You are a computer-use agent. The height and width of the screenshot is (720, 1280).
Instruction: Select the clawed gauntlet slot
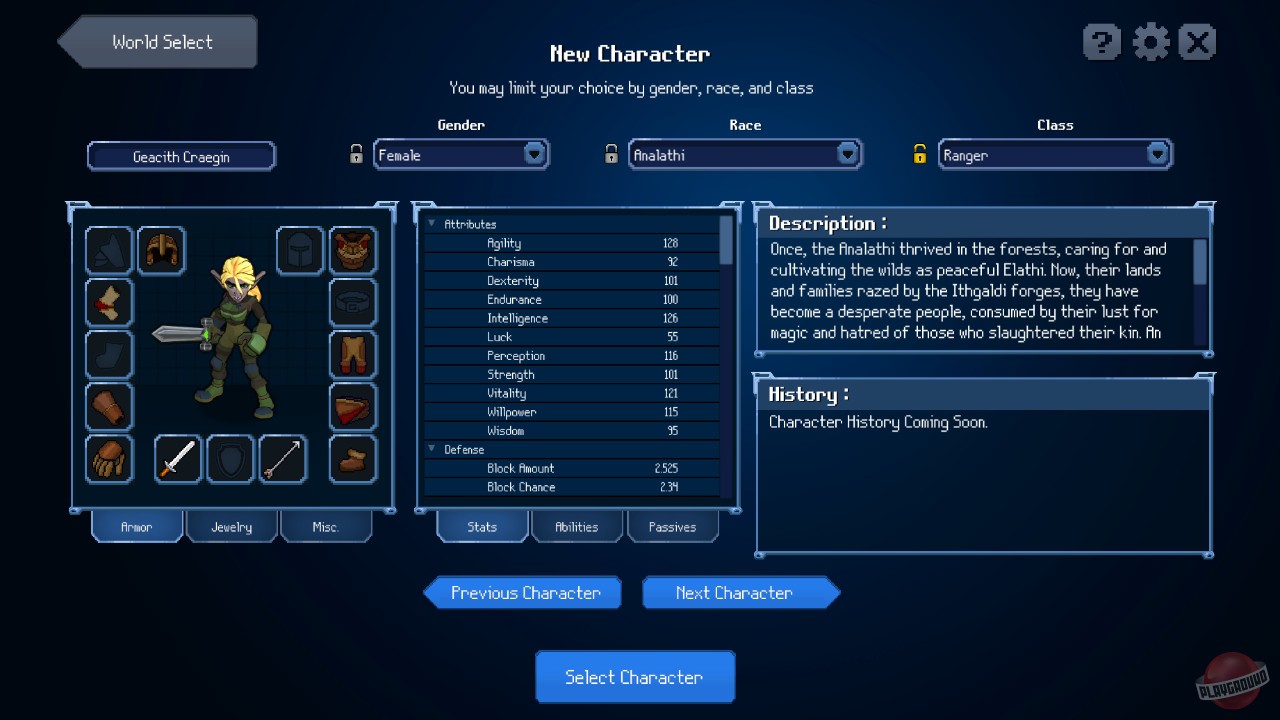(109, 458)
